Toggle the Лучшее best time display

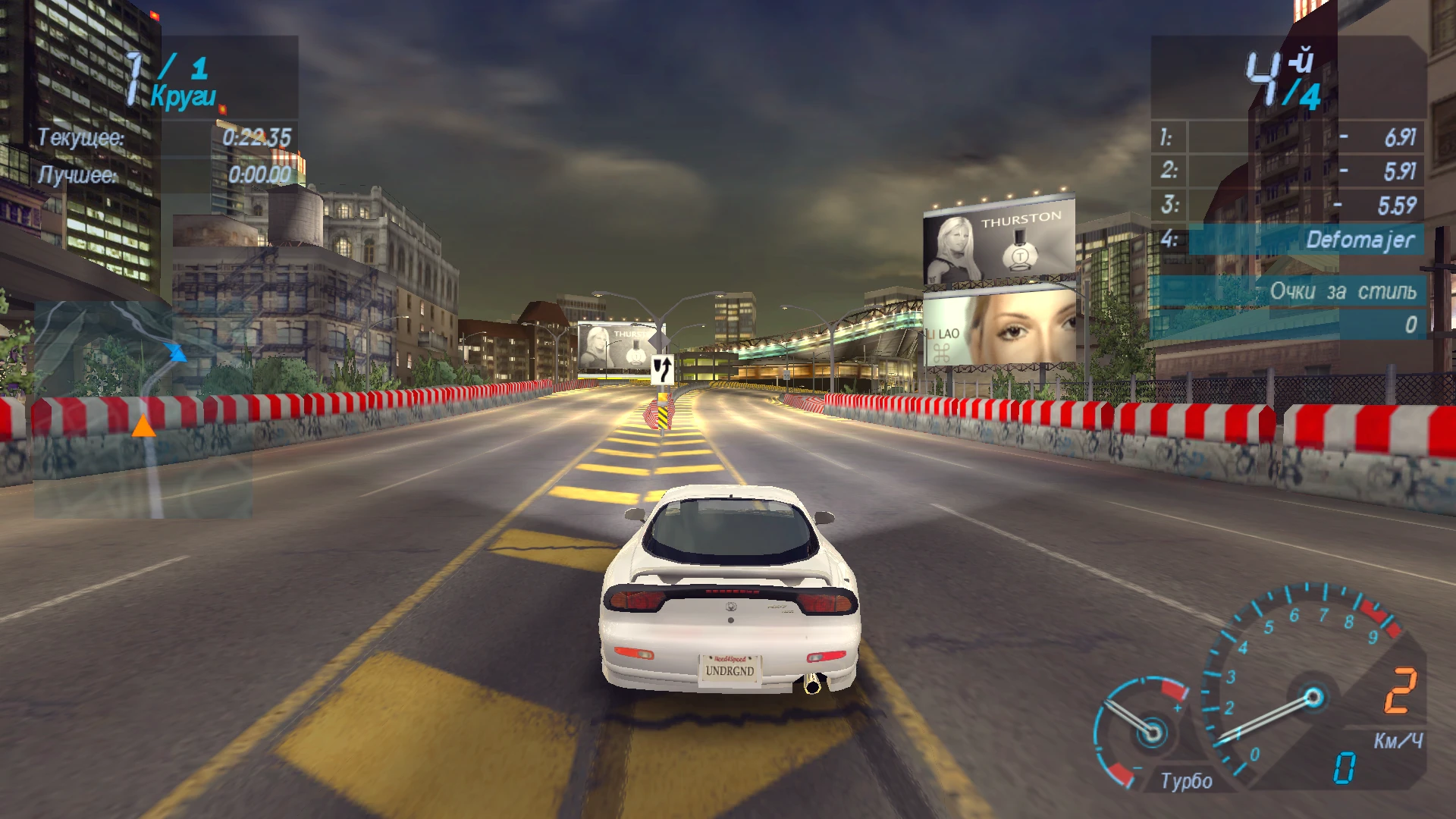[163, 174]
